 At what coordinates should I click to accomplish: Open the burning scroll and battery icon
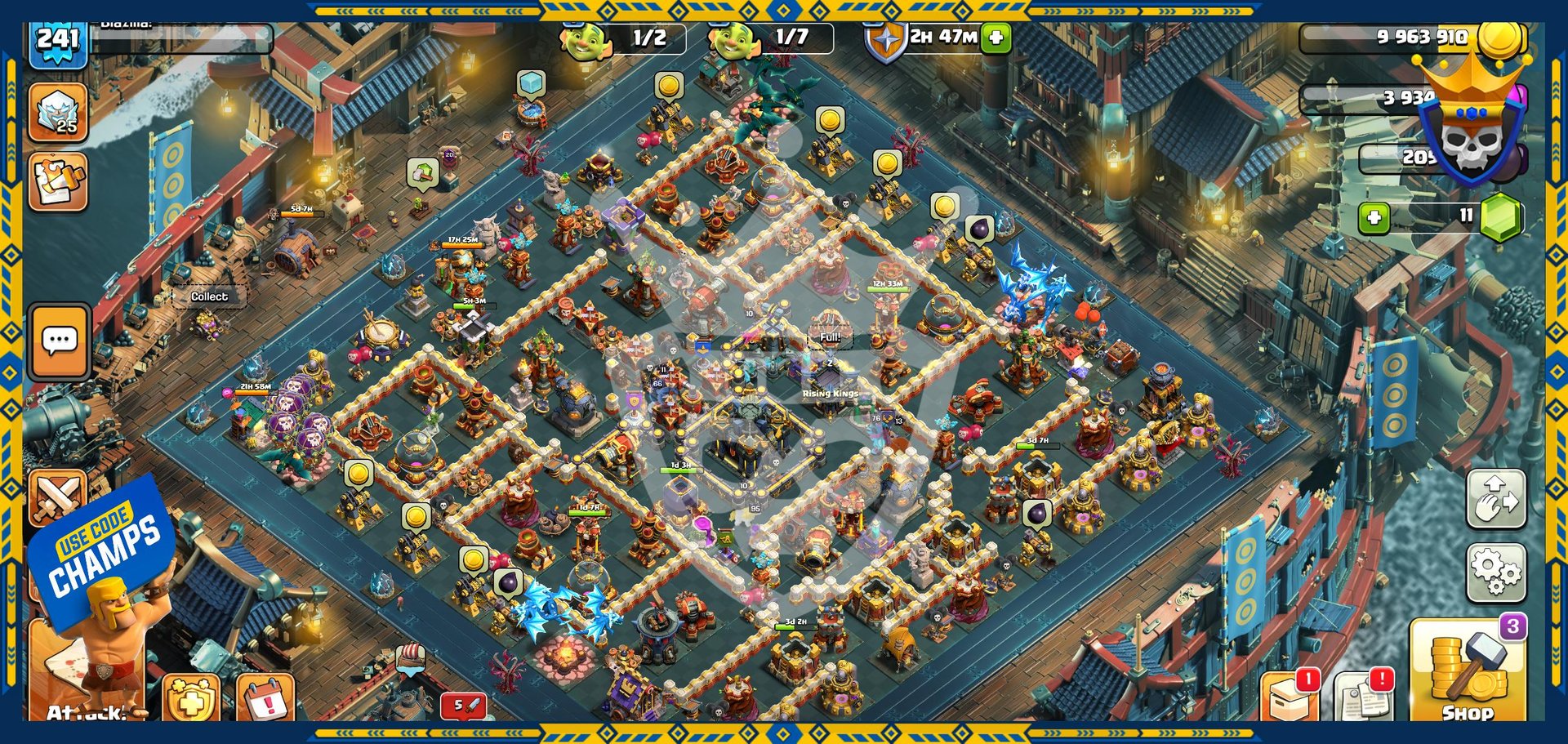pyautogui.click(x=59, y=182)
